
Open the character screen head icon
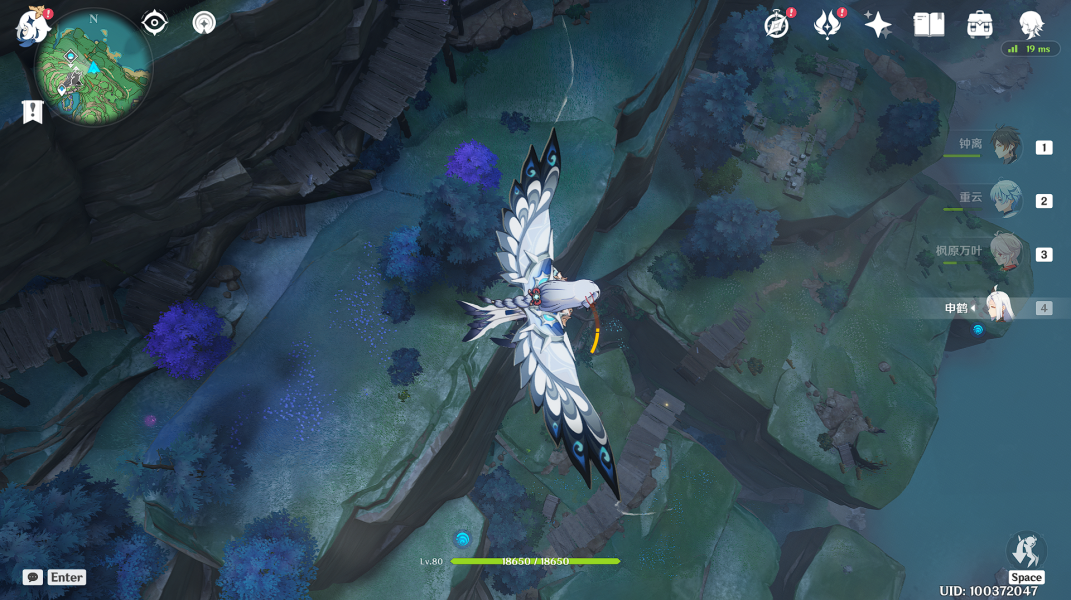(x=1031, y=25)
